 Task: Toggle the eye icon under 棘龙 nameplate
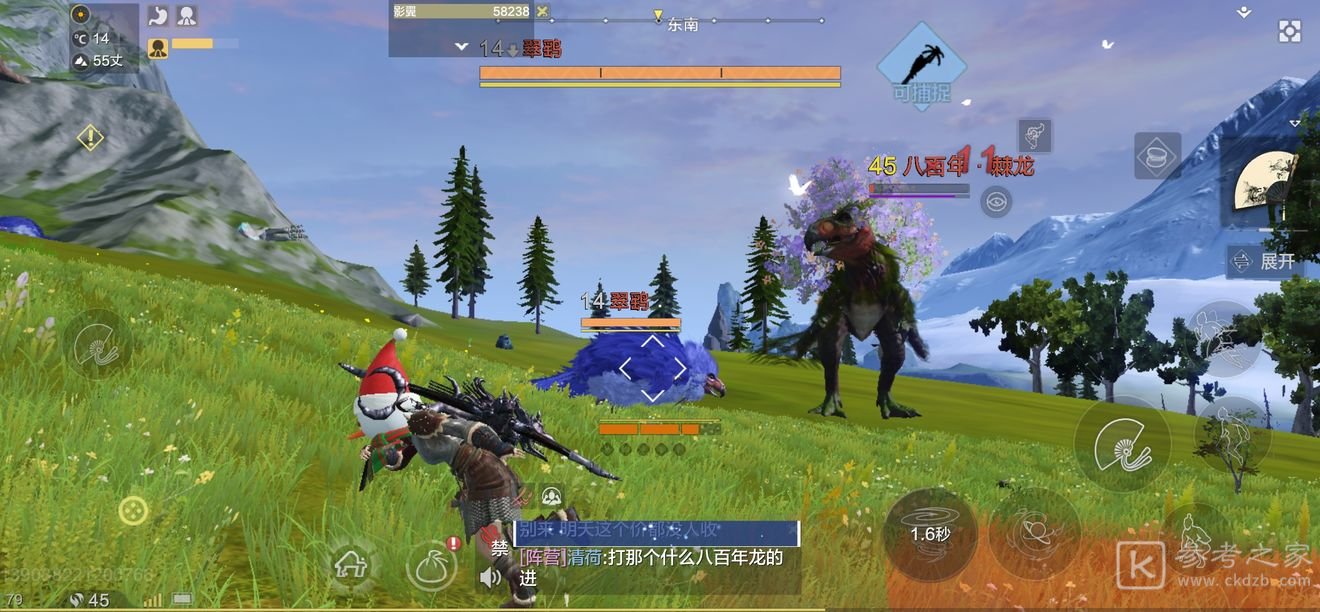pos(995,203)
